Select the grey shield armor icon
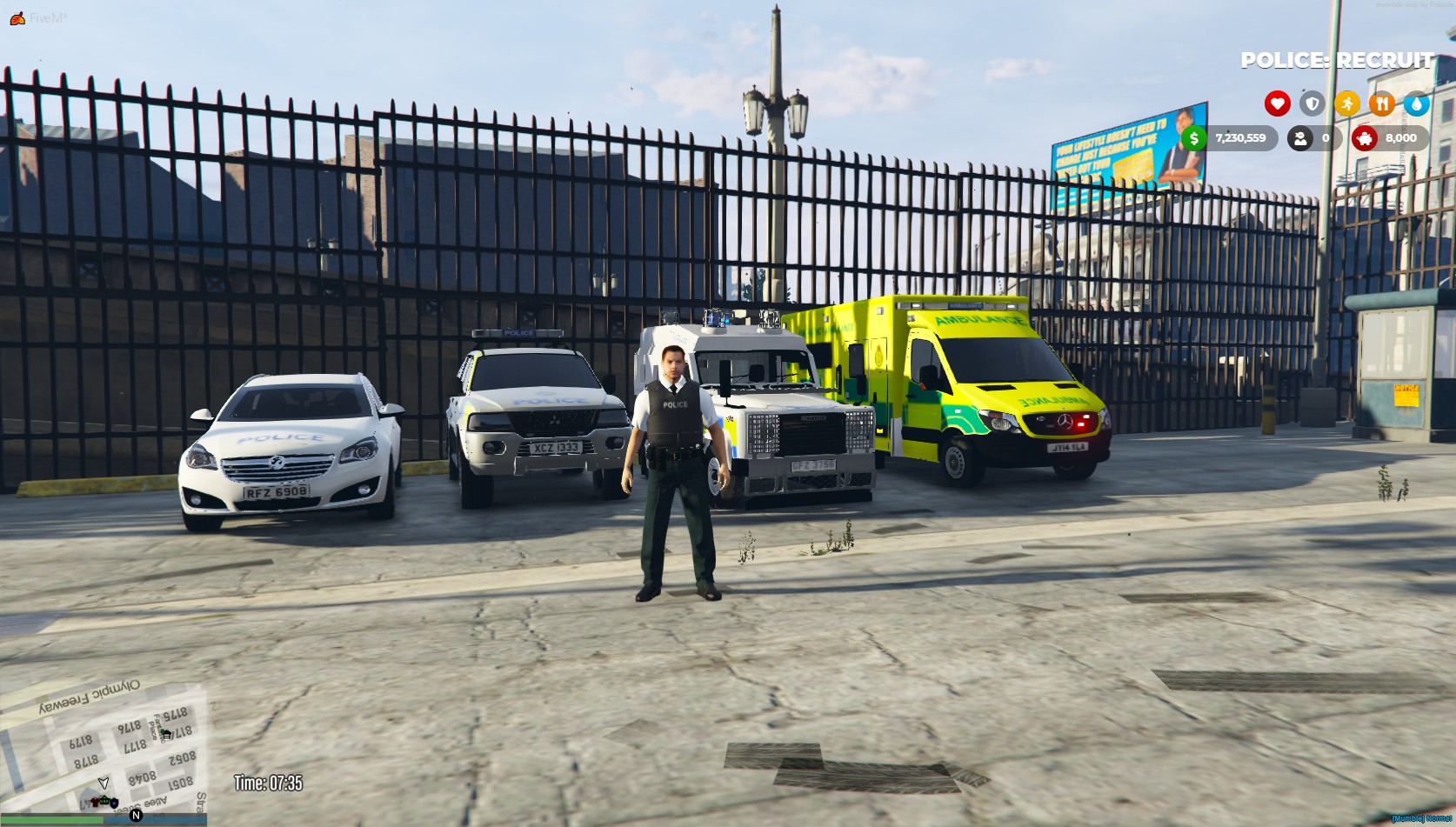The image size is (1456, 827). coord(1312,104)
